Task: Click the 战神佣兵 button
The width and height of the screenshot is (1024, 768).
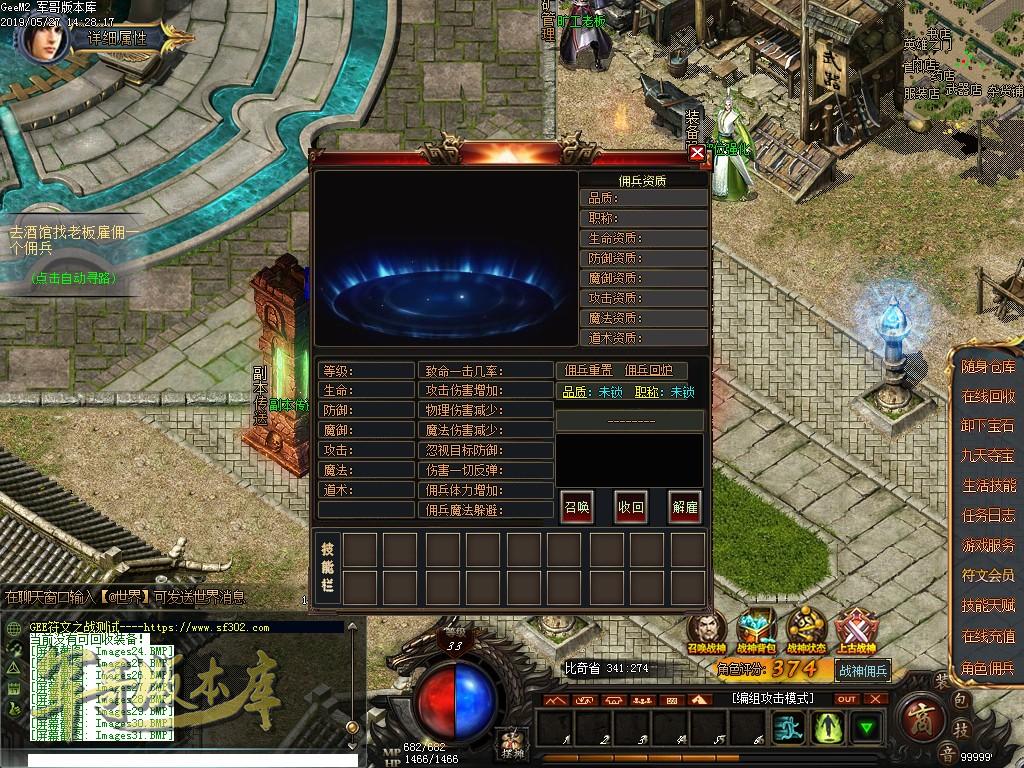Action: 861,671
